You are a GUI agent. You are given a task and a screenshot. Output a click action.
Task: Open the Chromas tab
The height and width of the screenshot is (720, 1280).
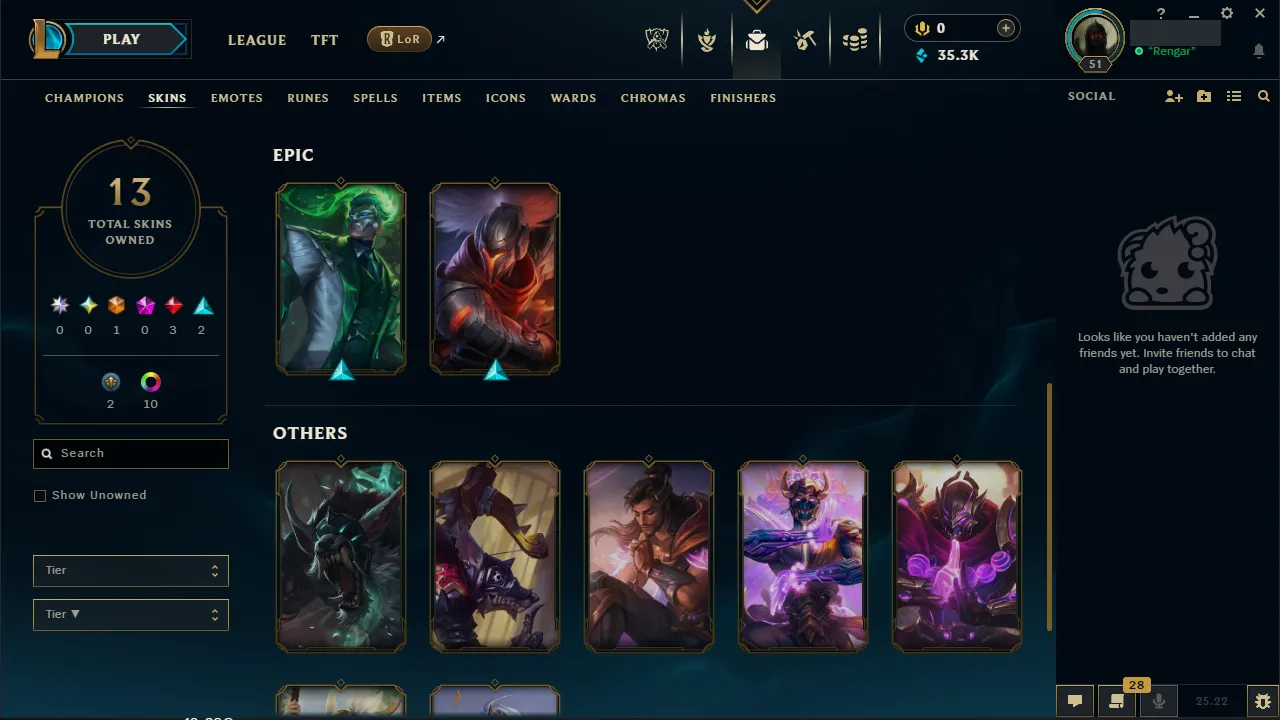pyautogui.click(x=653, y=98)
